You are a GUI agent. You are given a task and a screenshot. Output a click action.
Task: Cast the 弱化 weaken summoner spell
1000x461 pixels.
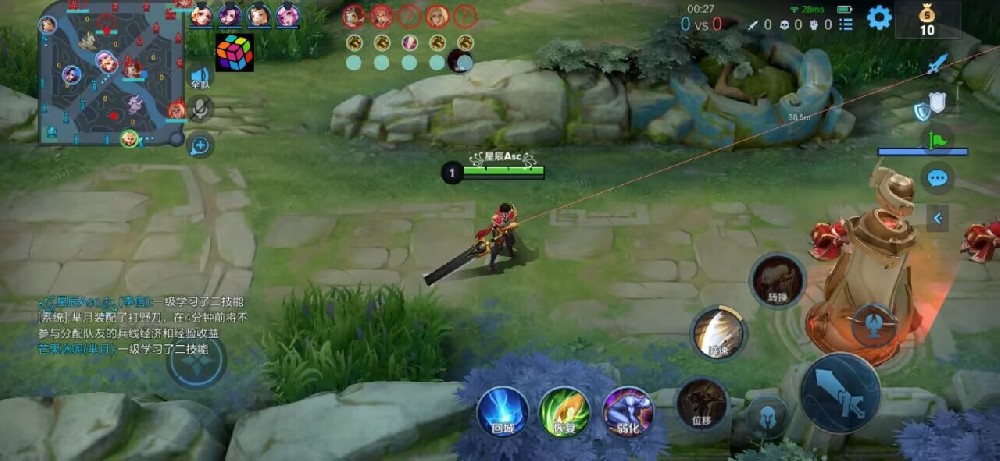coord(628,410)
